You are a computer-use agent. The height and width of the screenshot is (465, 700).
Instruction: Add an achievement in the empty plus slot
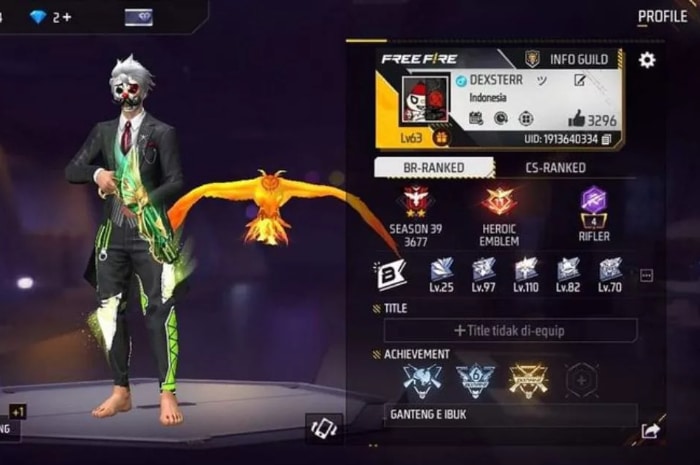point(582,379)
